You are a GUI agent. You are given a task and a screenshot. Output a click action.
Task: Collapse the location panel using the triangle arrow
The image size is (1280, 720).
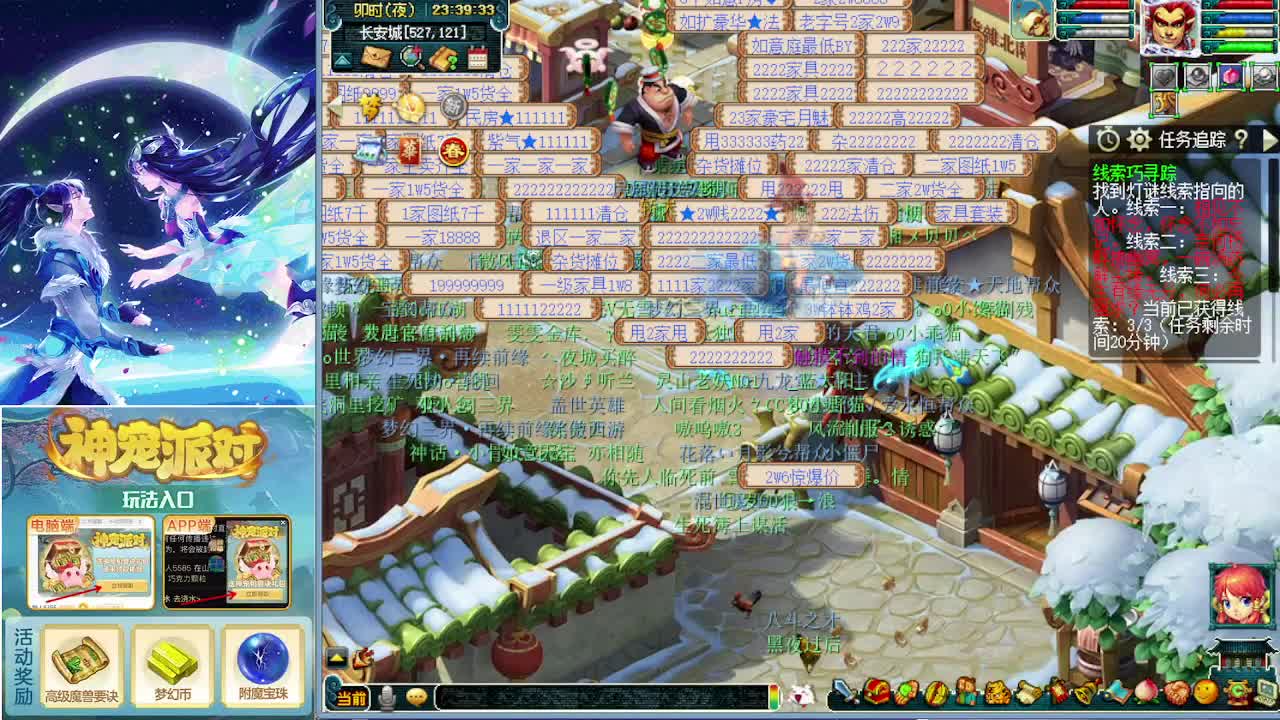click(x=343, y=59)
